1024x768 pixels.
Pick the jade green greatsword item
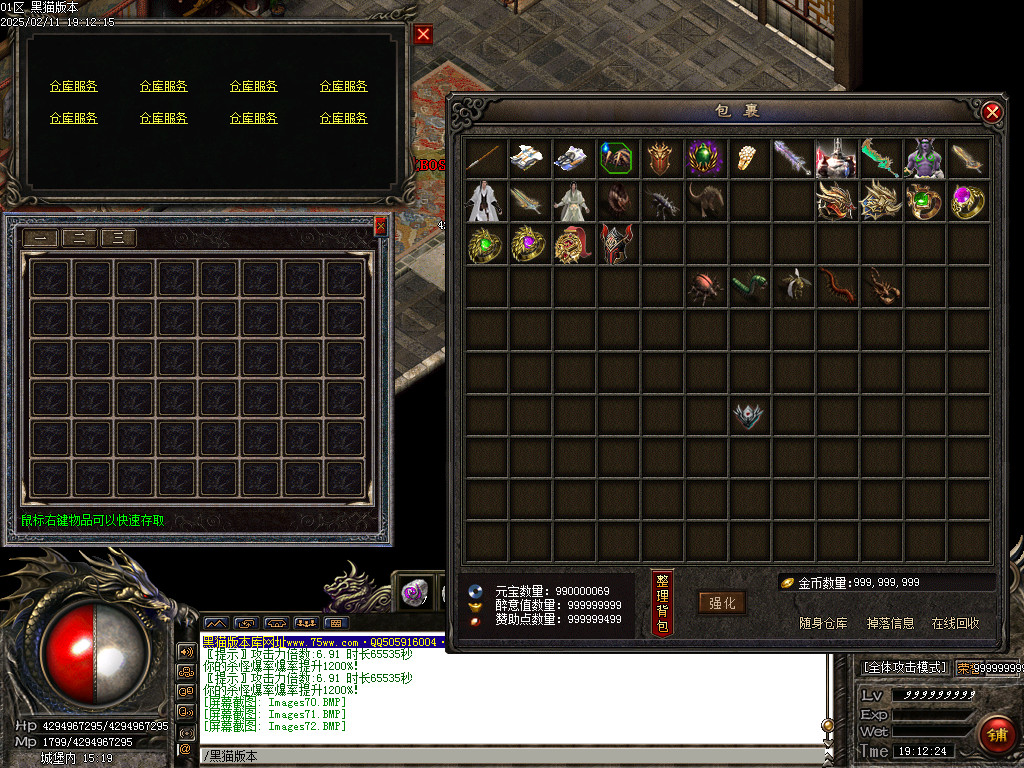[880, 158]
